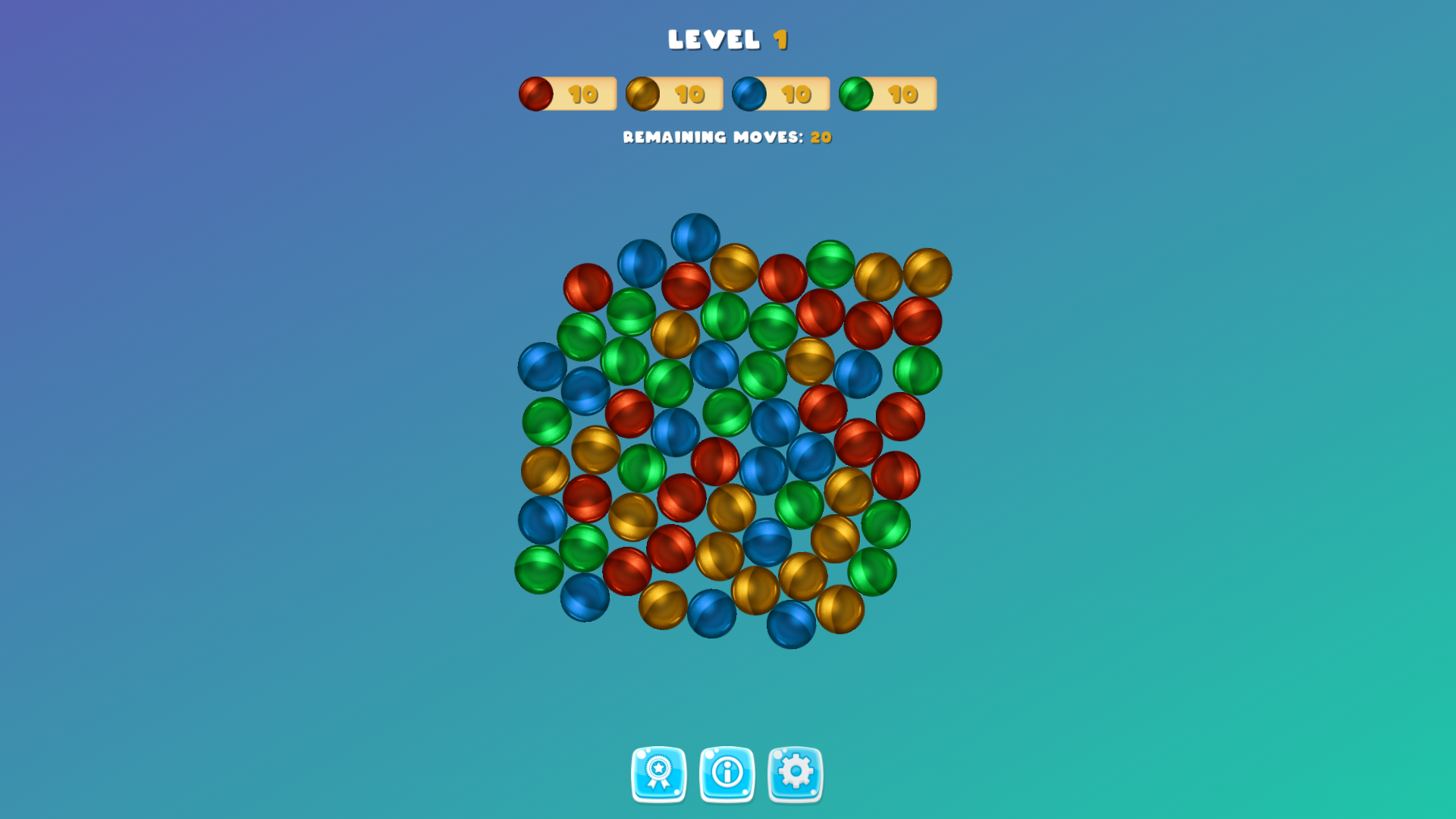Pop the bottom-most blue bubble
This screenshot has height=819, width=1456.
[x=790, y=626]
